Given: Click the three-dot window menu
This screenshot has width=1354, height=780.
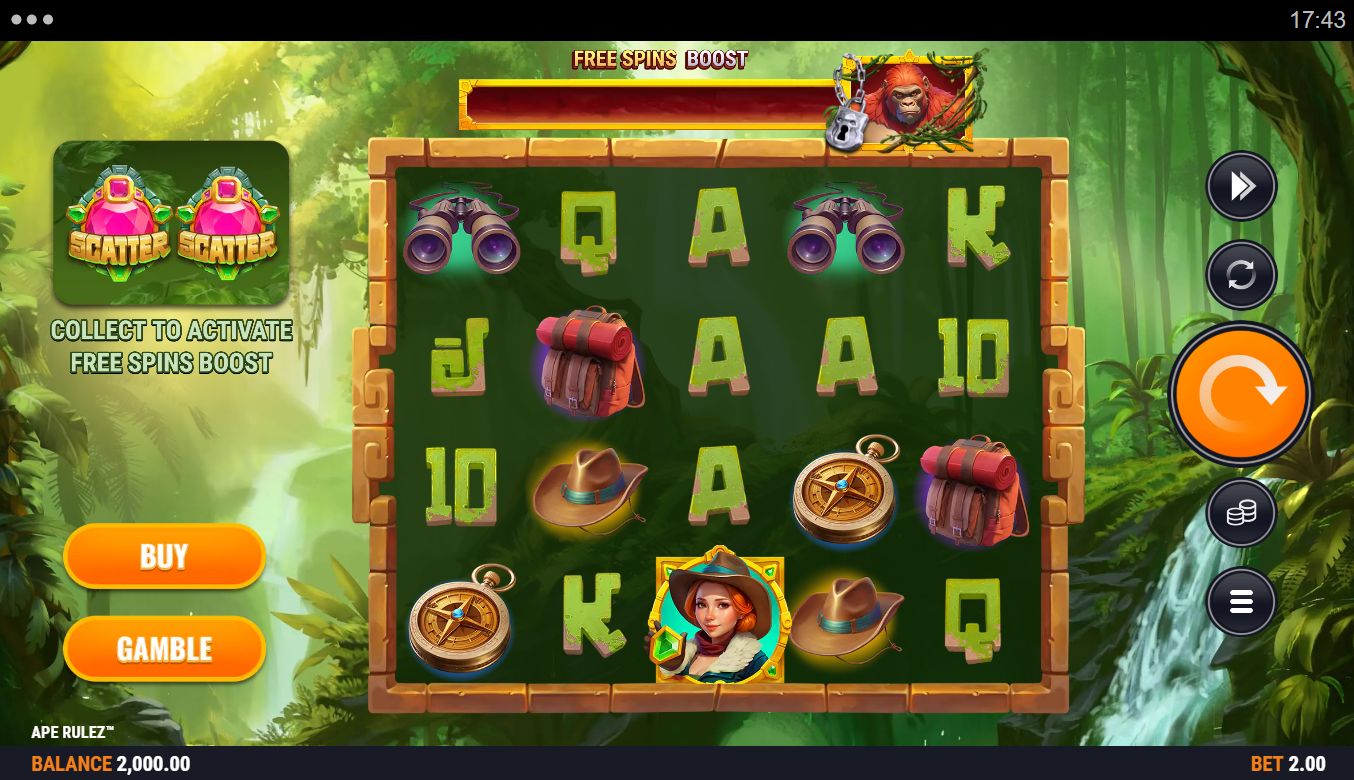Looking at the screenshot, I should coord(34,20).
